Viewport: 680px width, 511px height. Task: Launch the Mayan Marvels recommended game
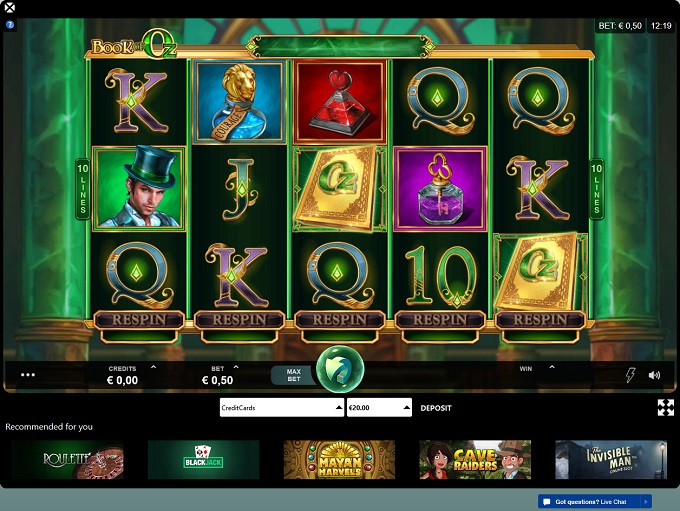pos(339,460)
